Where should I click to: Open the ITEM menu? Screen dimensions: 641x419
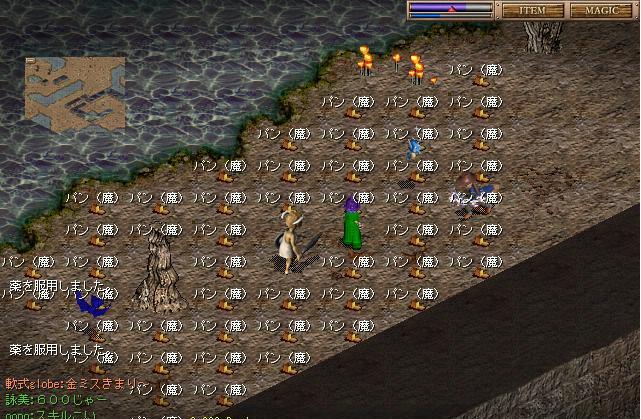[x=531, y=10]
